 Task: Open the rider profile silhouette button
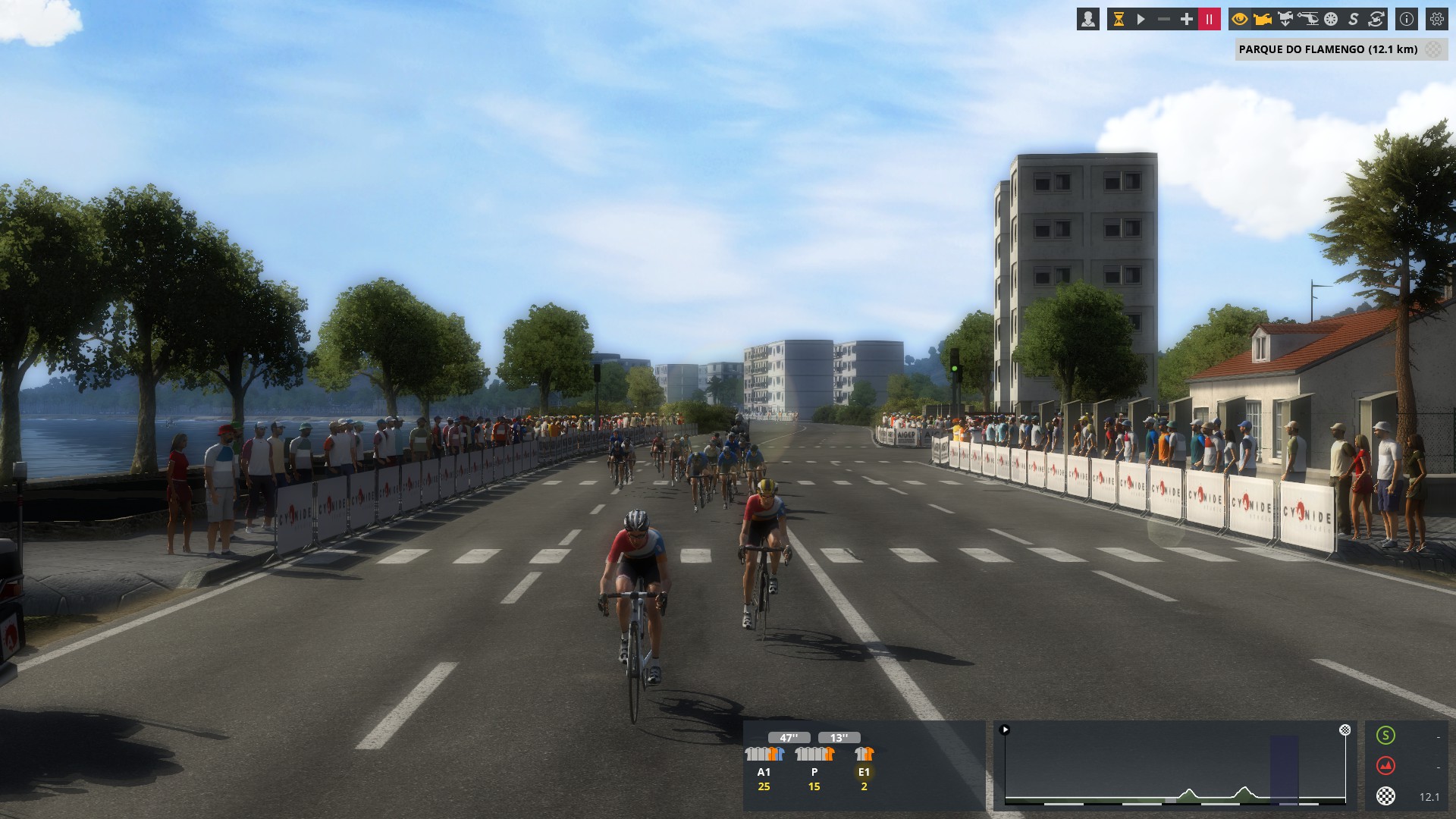click(x=1088, y=20)
